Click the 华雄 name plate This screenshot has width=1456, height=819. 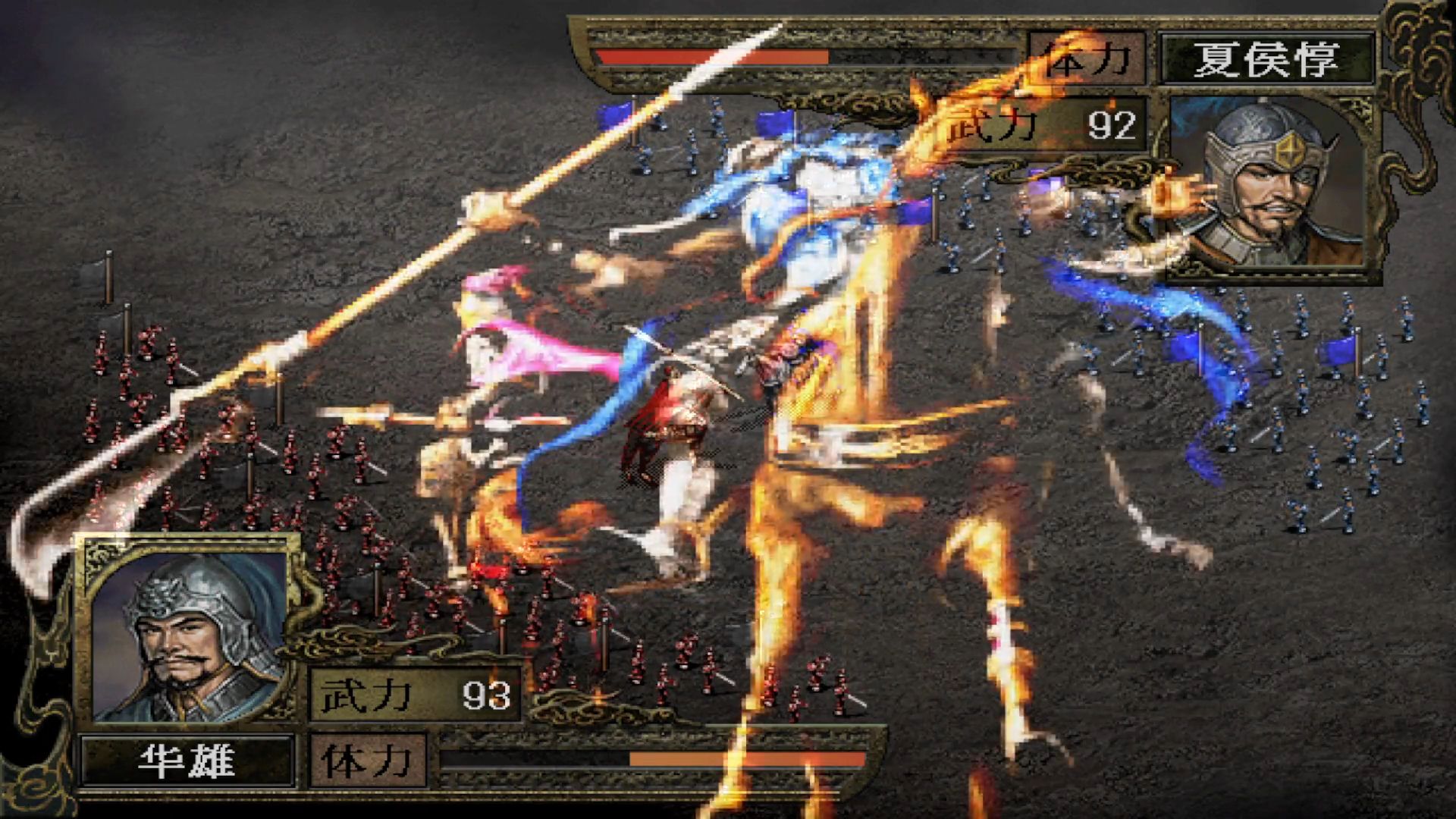pos(187,761)
